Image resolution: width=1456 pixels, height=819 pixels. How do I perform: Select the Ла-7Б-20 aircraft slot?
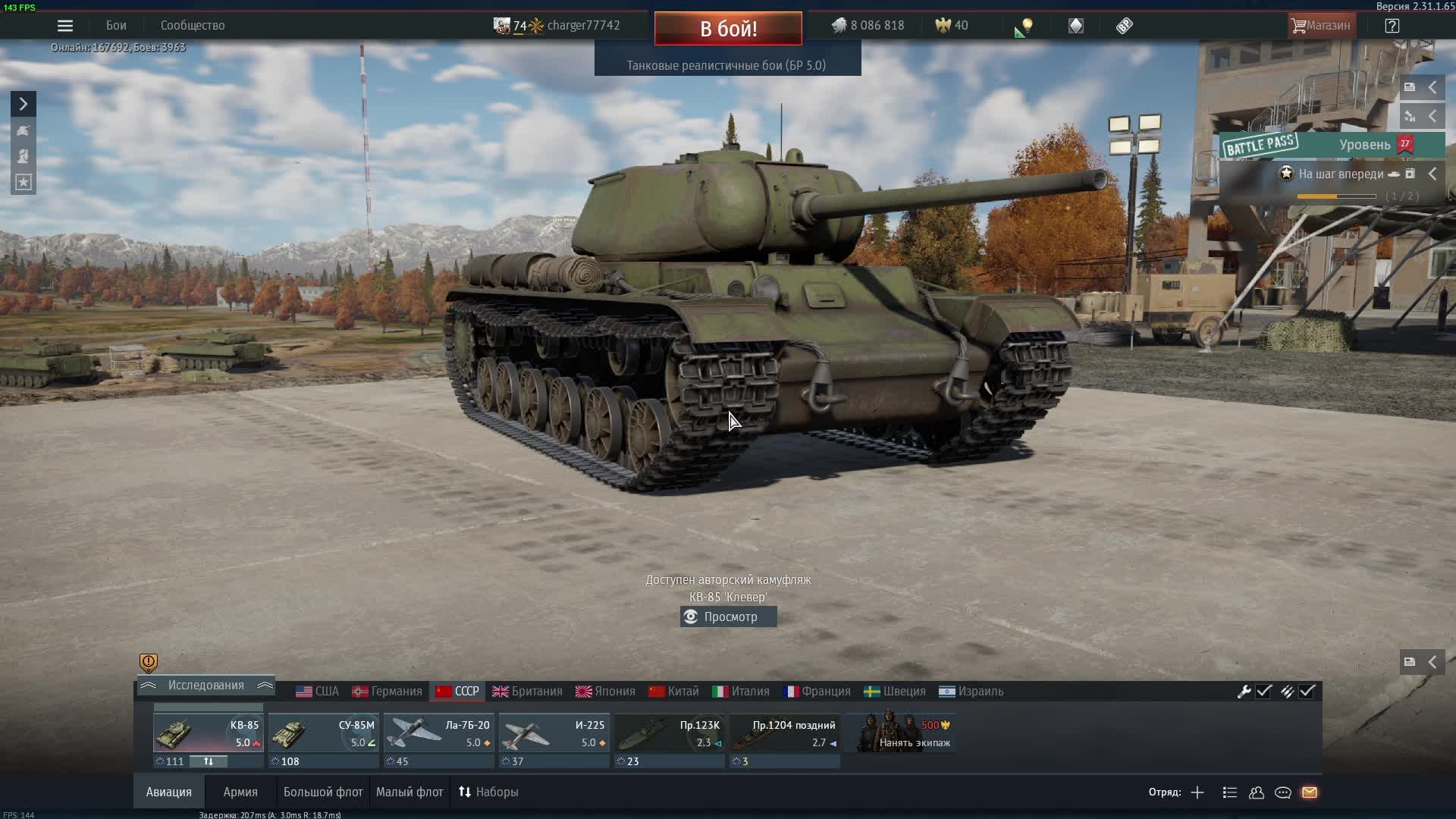(438, 733)
